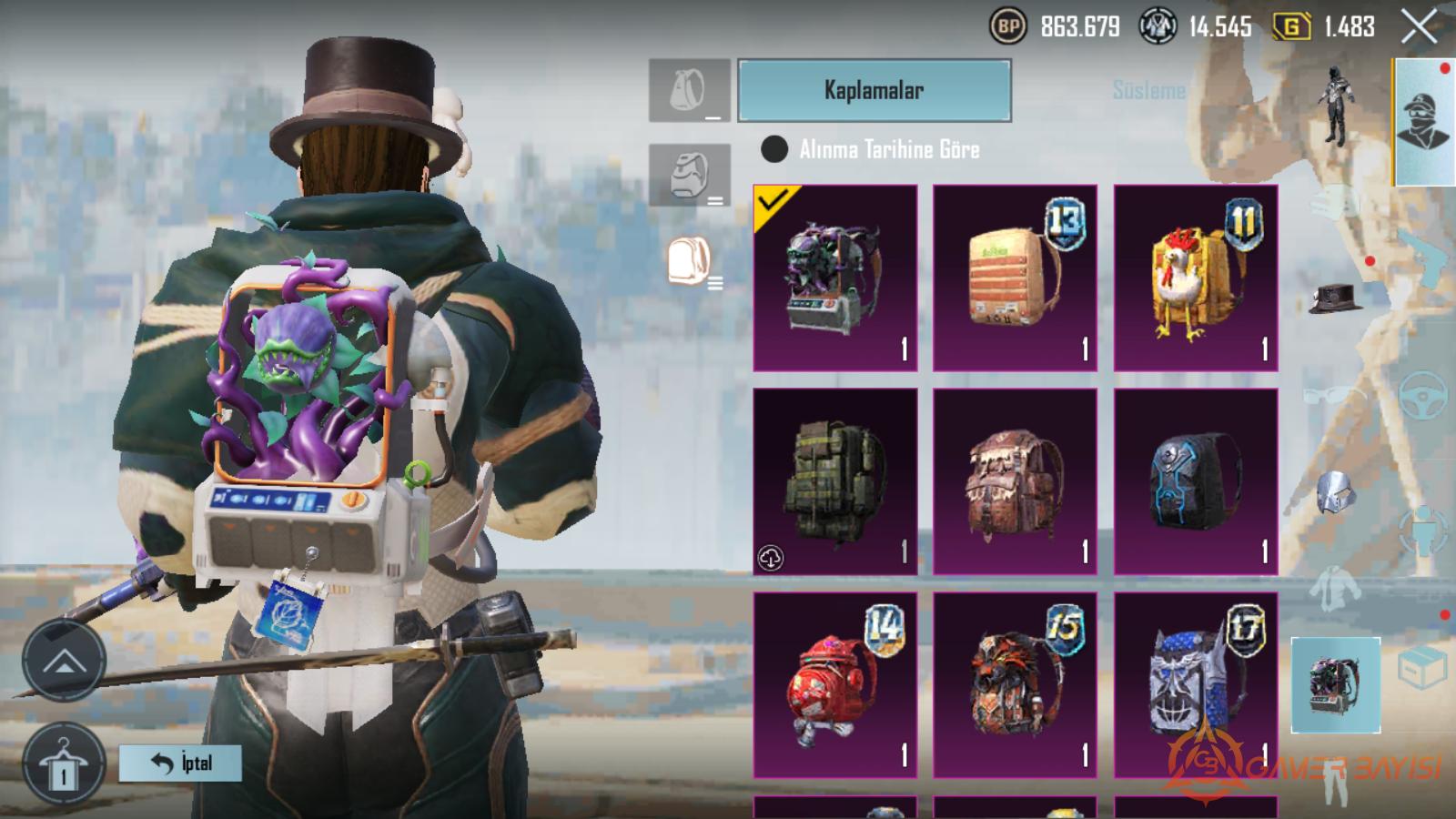Choose the level 13 tan backpack skin
This screenshot has height=819, width=1456.
point(1015,278)
